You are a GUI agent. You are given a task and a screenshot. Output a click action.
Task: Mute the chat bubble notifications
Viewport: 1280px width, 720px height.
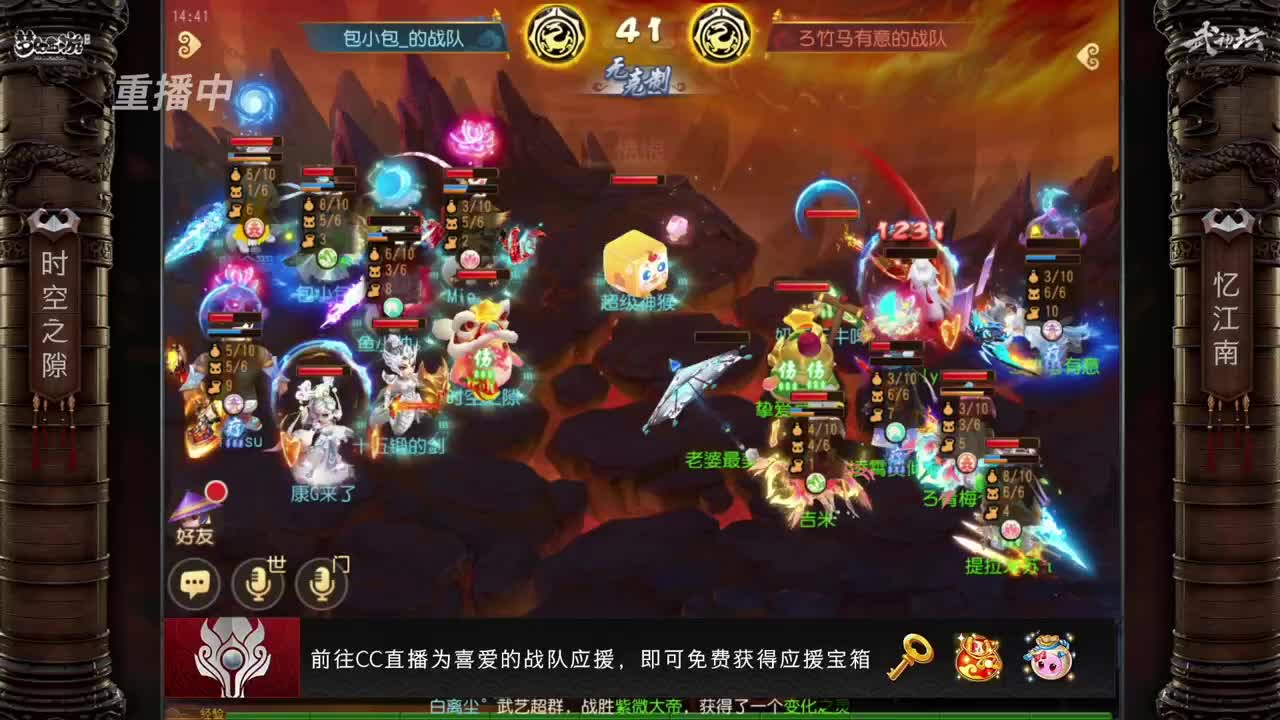click(x=193, y=583)
